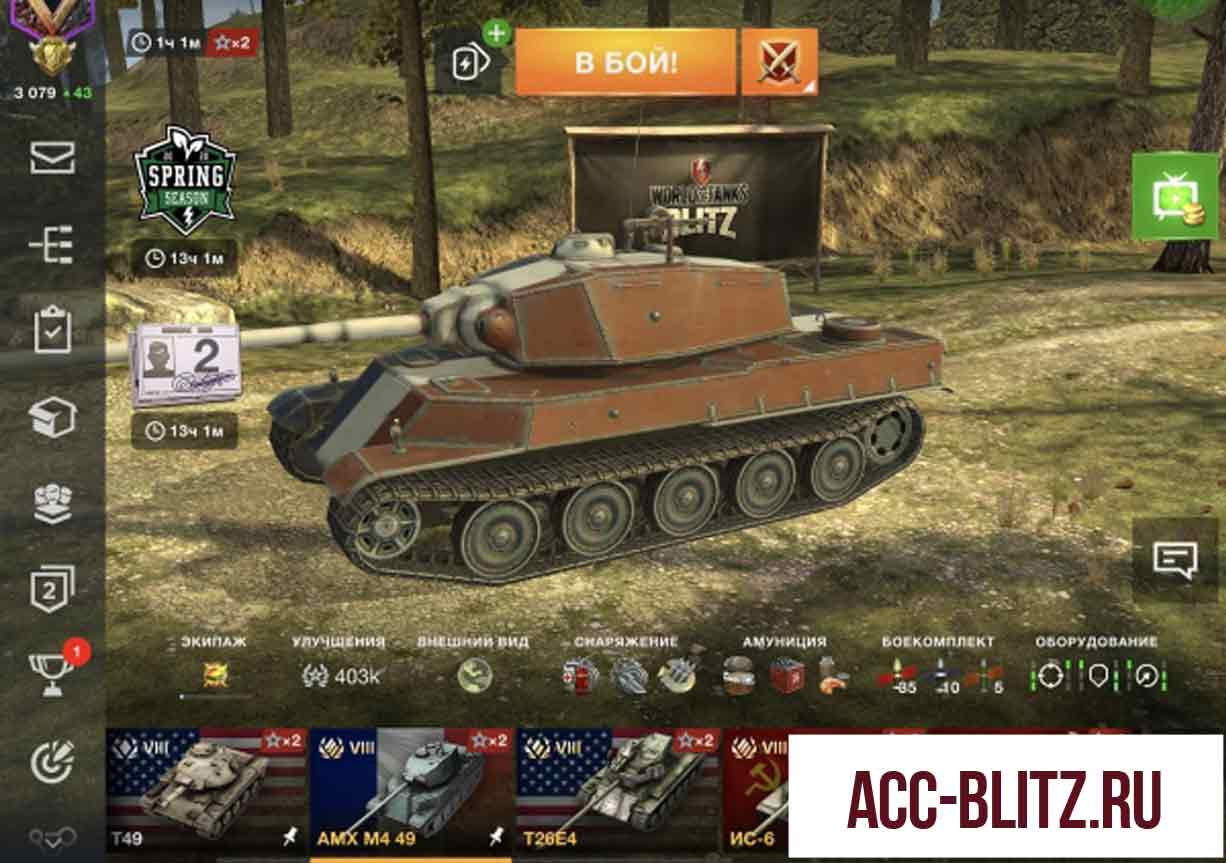The height and width of the screenshot is (863, 1226).
Task: Open the mail envelope icon
Action: [x=52, y=158]
